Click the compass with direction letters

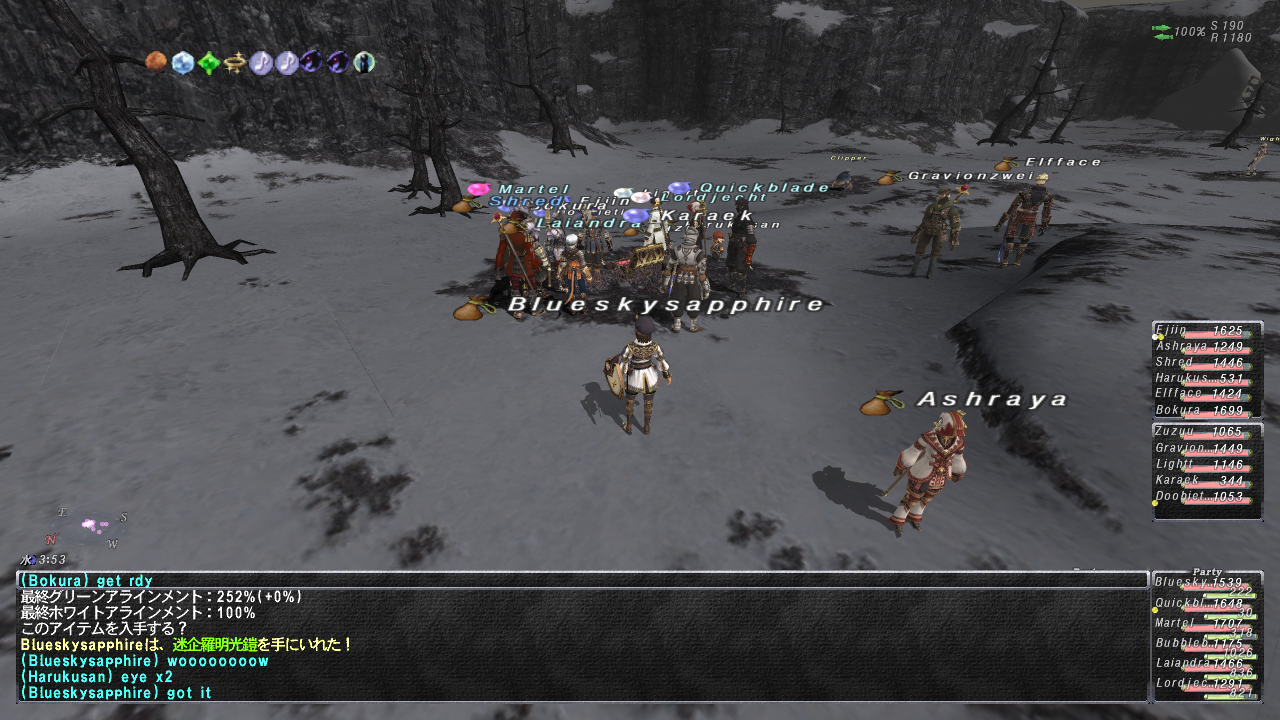tap(87, 528)
